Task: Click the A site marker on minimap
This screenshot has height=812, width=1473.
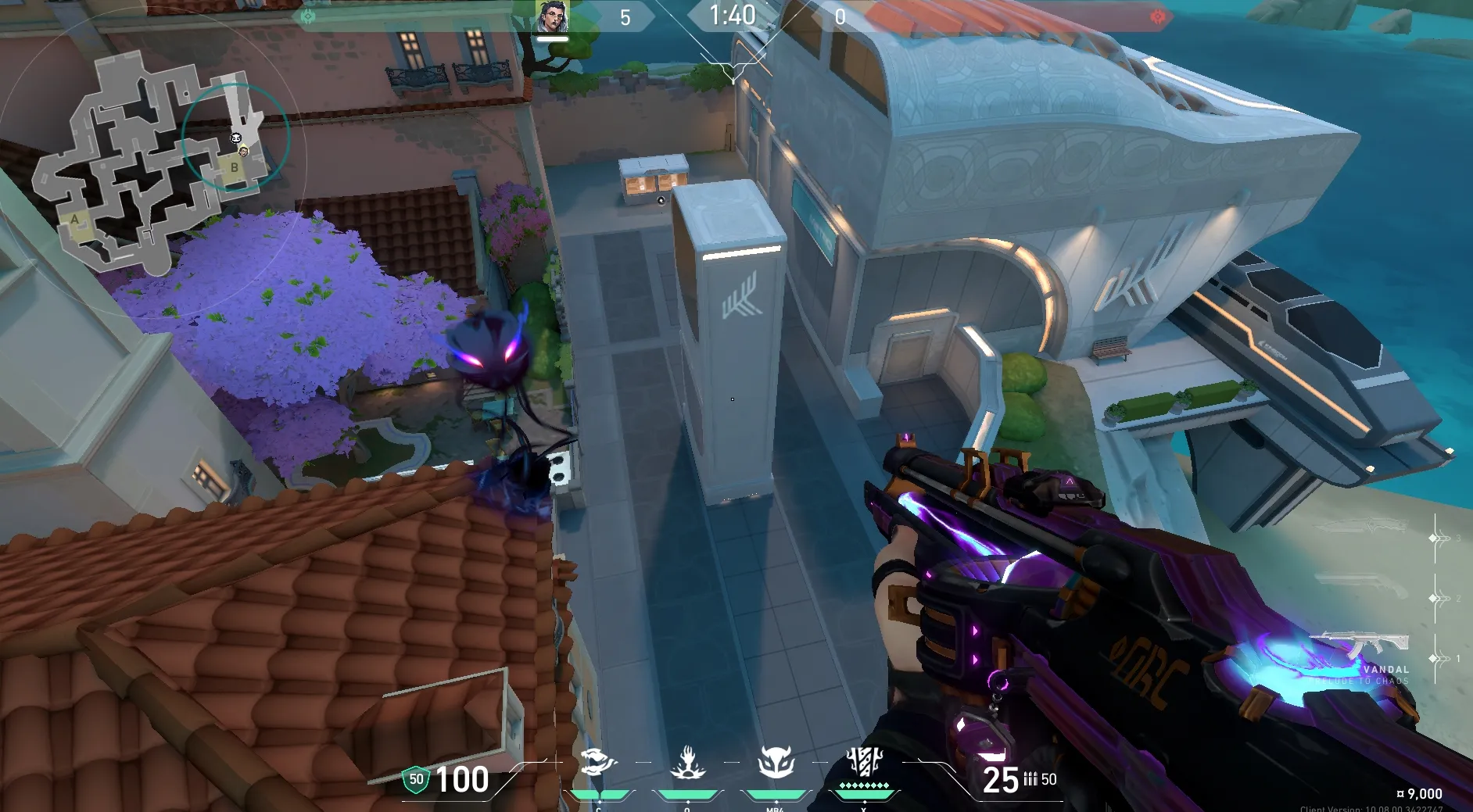Action: click(75, 220)
